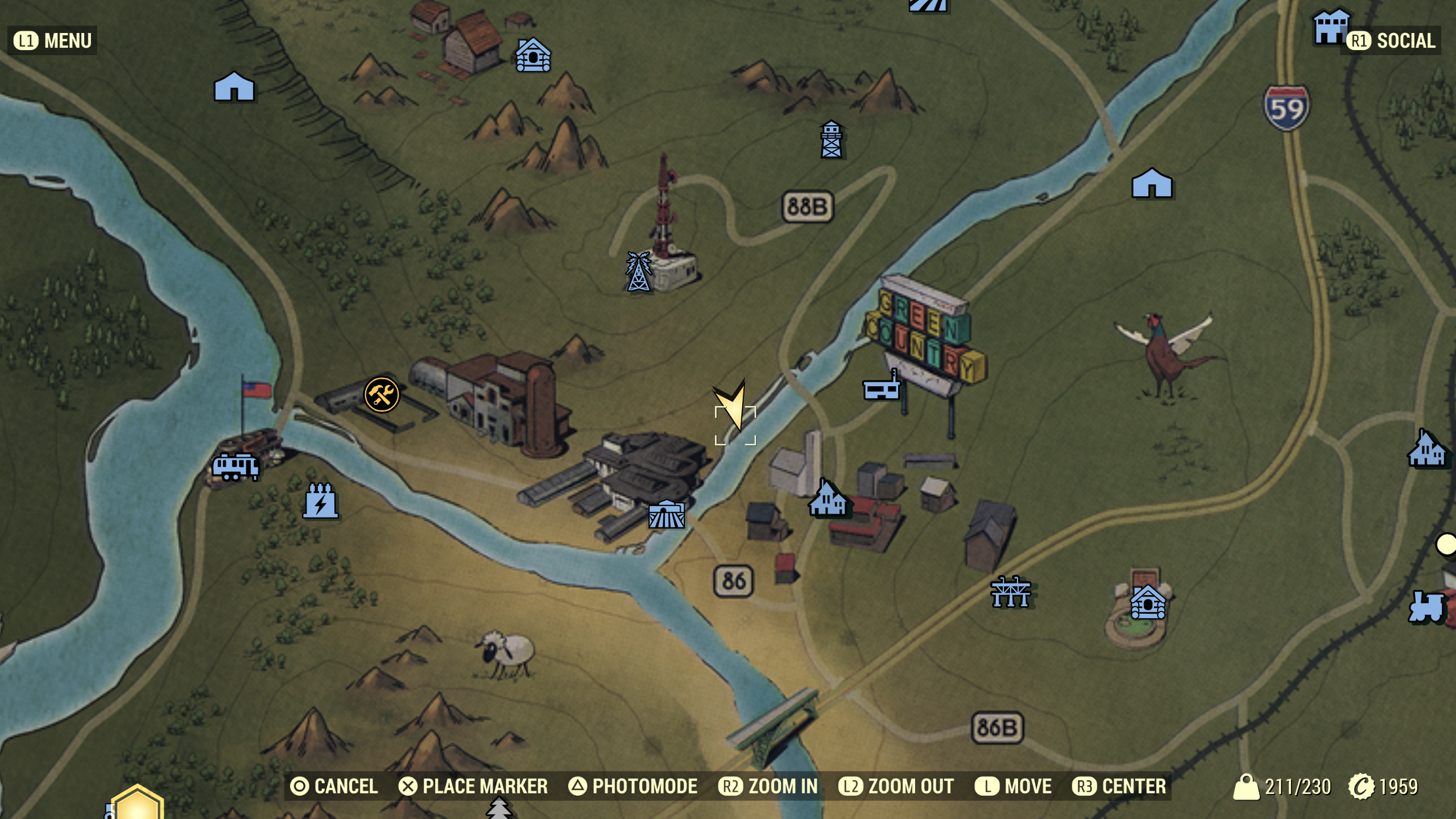This screenshot has width=1456, height=819.
Task: Click the trailer icon beside Green Country sign
Action: (881, 387)
